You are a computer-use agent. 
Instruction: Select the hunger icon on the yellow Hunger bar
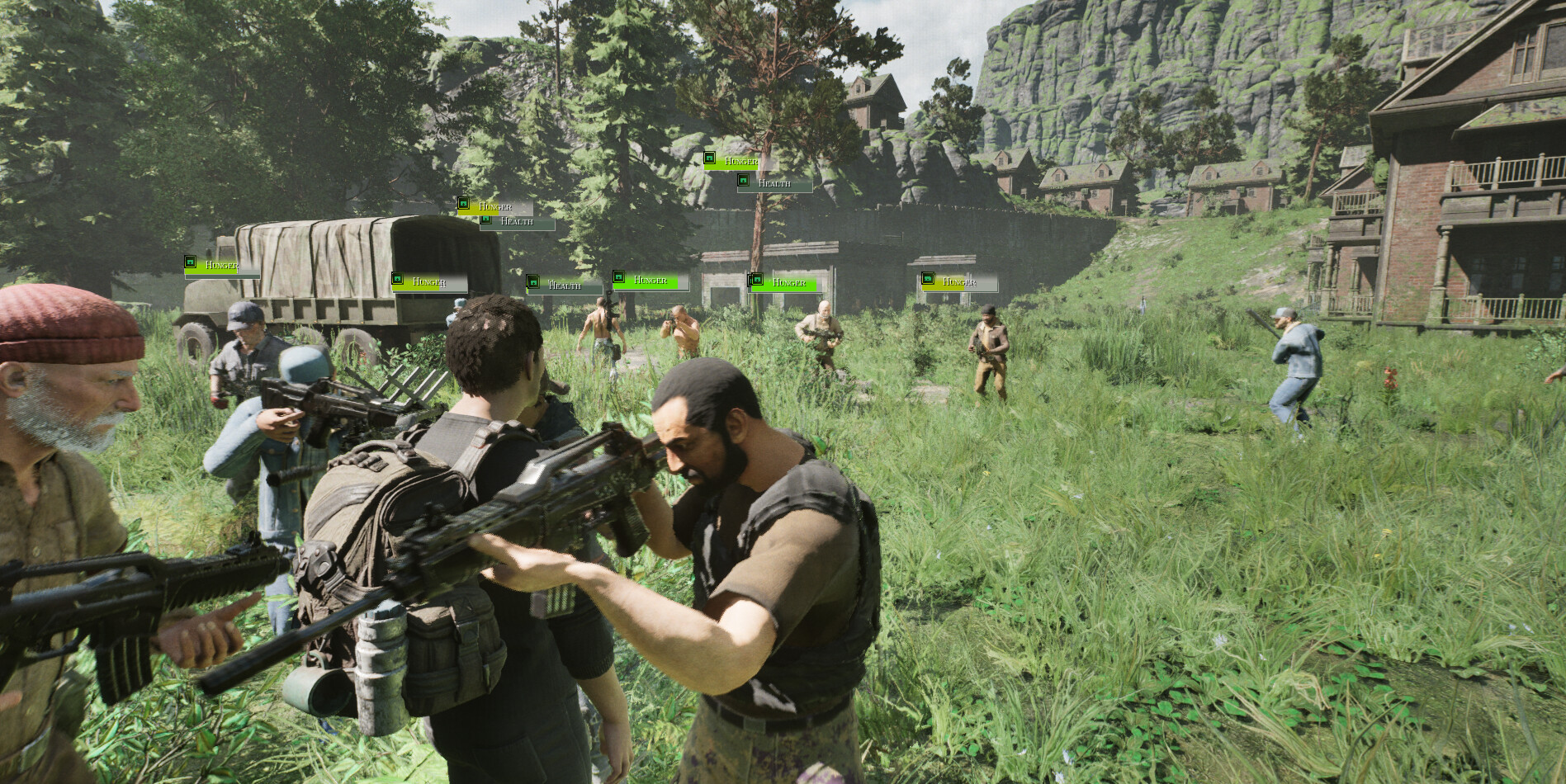pos(463,203)
